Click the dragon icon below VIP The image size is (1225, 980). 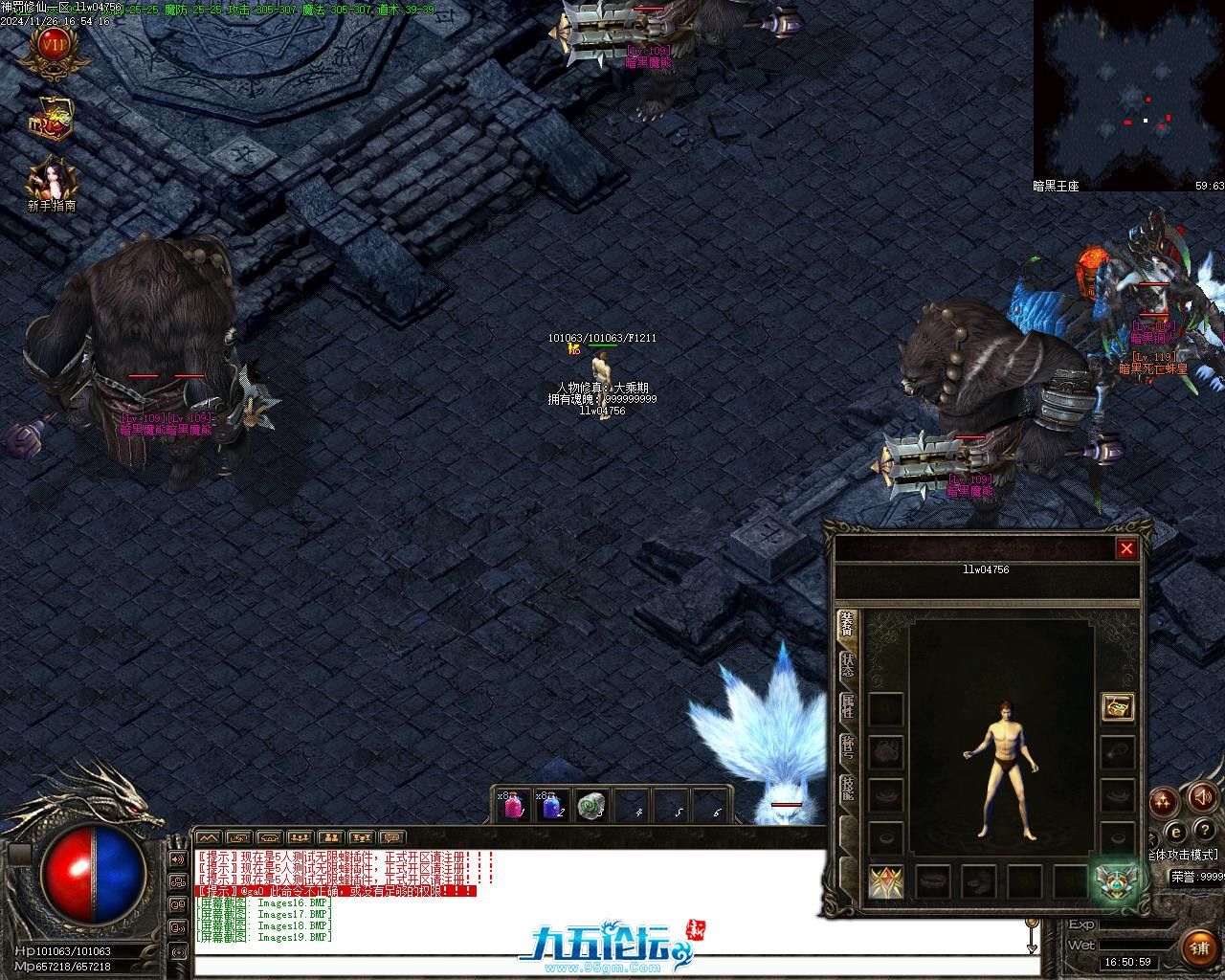53,118
